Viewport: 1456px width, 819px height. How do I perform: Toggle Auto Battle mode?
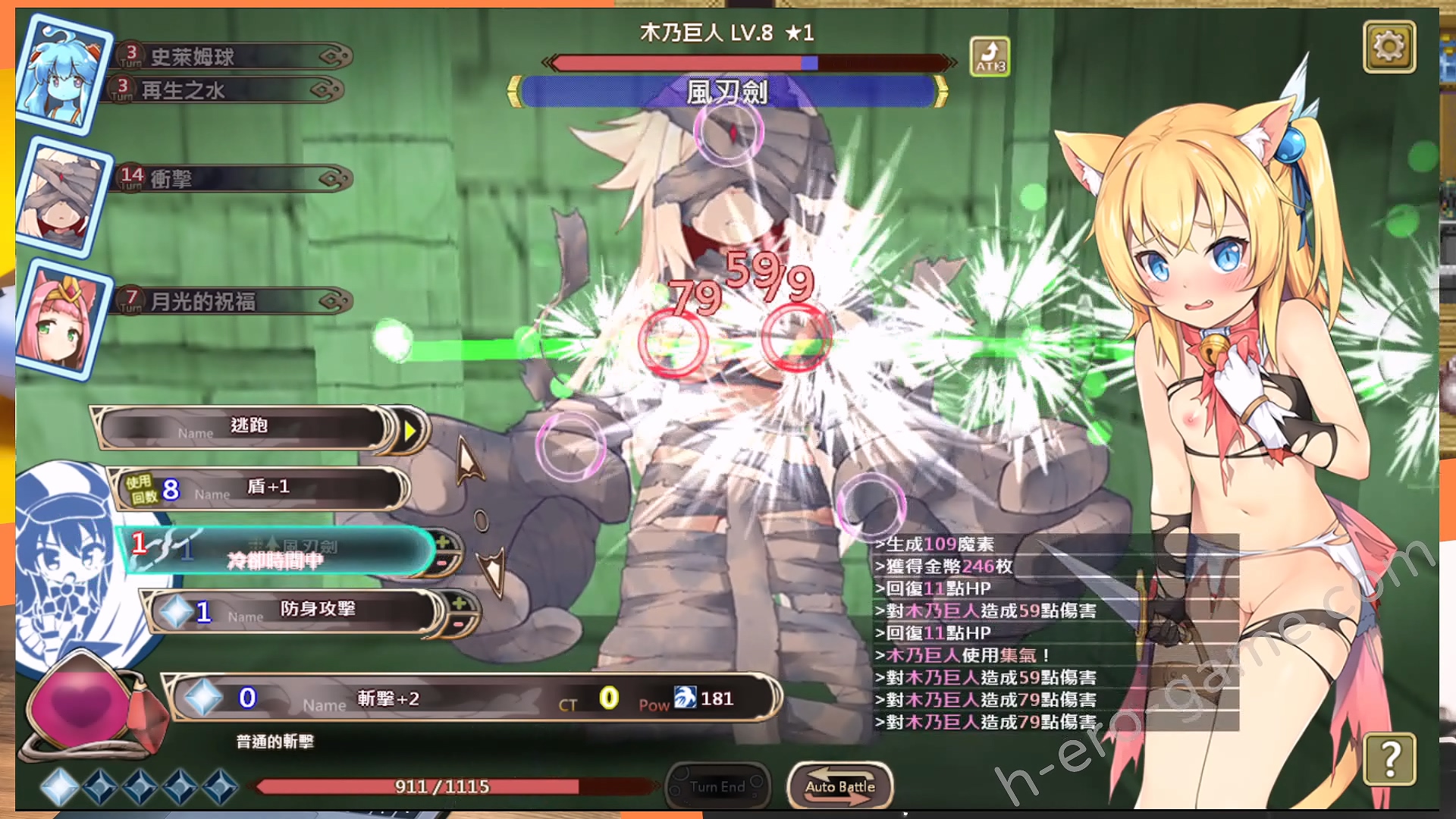[839, 786]
